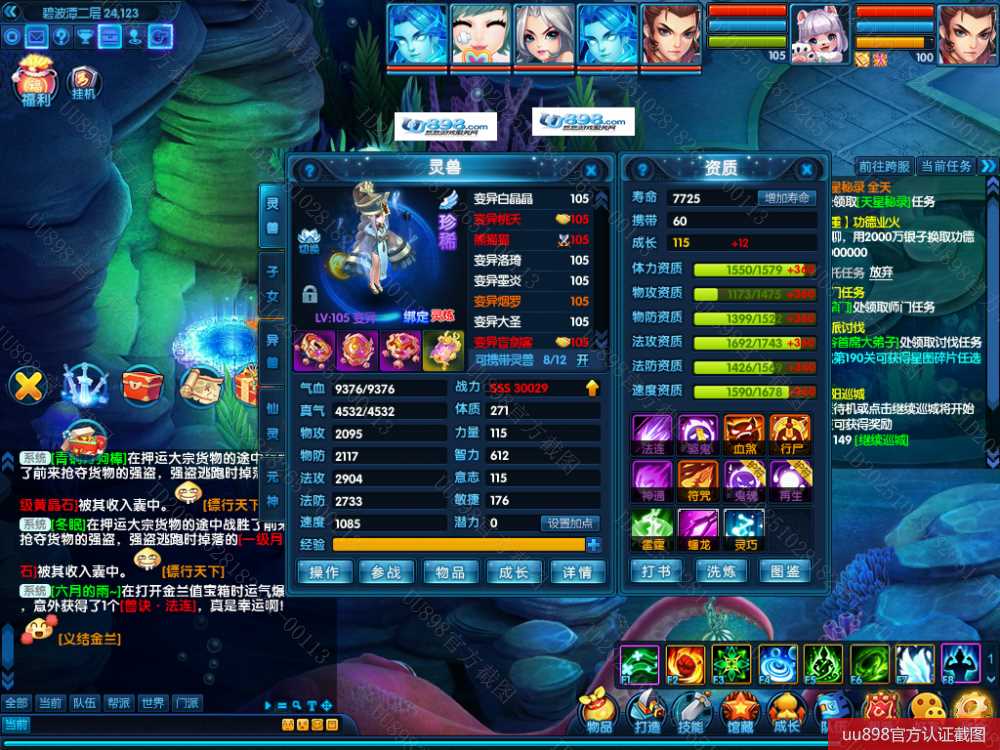Close the 资质 aptitude panel
Viewport: 1000px width, 750px height.
click(x=806, y=170)
